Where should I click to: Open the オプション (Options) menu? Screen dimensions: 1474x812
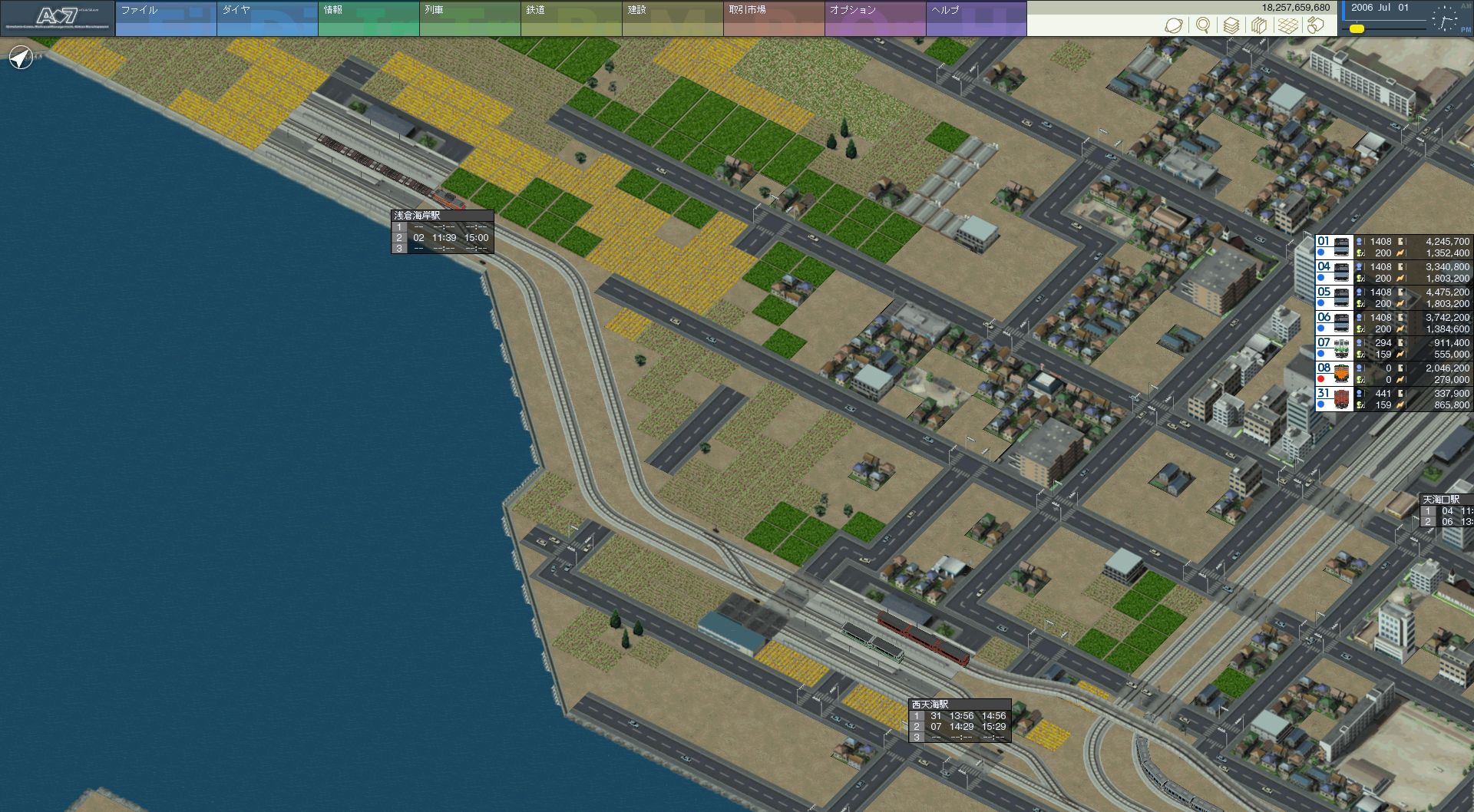874,18
